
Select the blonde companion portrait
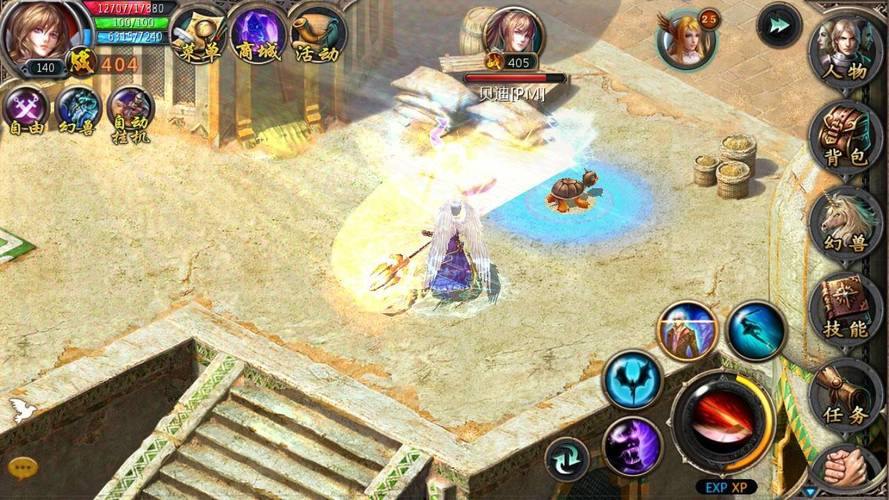point(685,38)
